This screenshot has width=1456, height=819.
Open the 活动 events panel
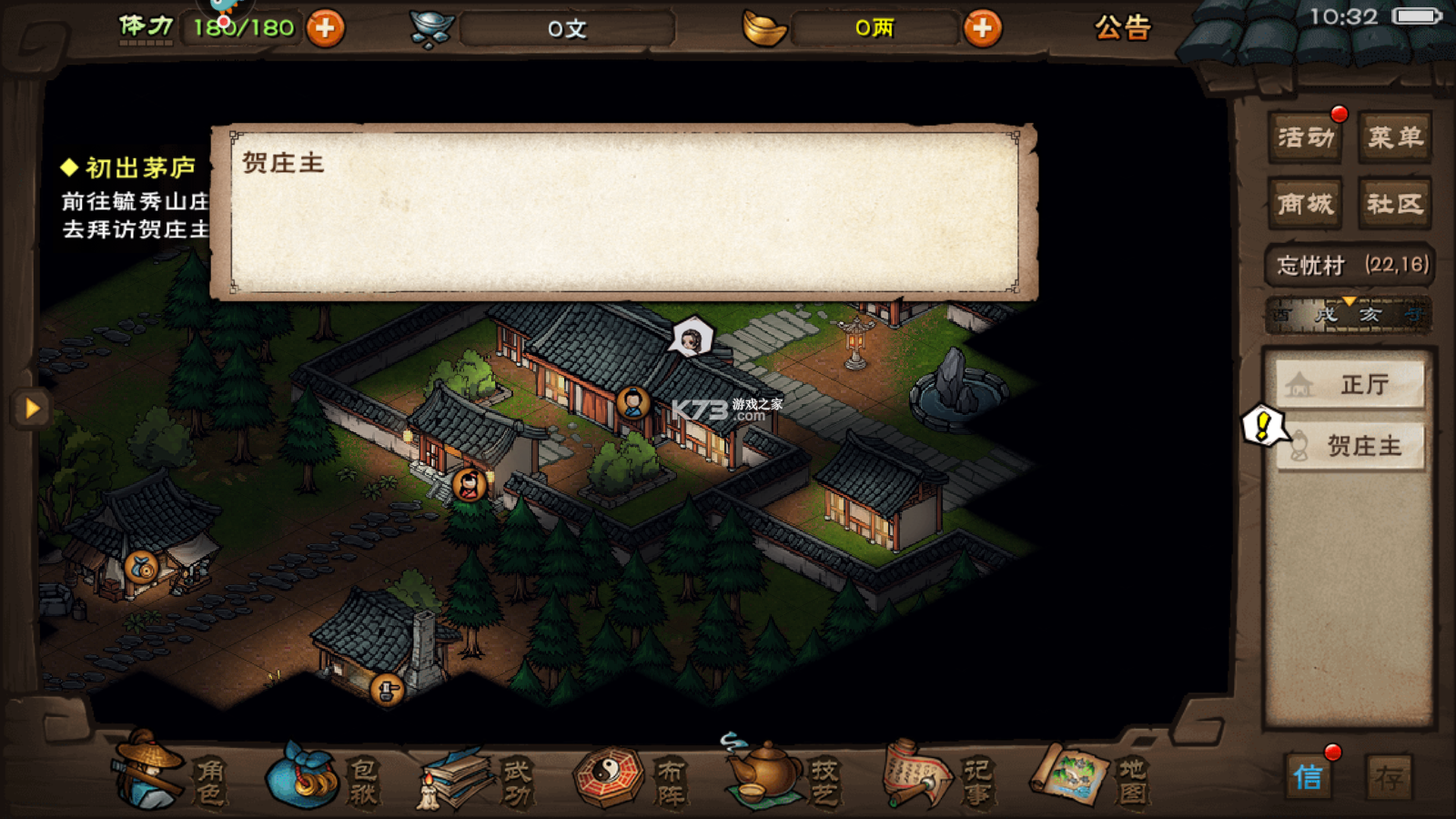tap(1305, 137)
